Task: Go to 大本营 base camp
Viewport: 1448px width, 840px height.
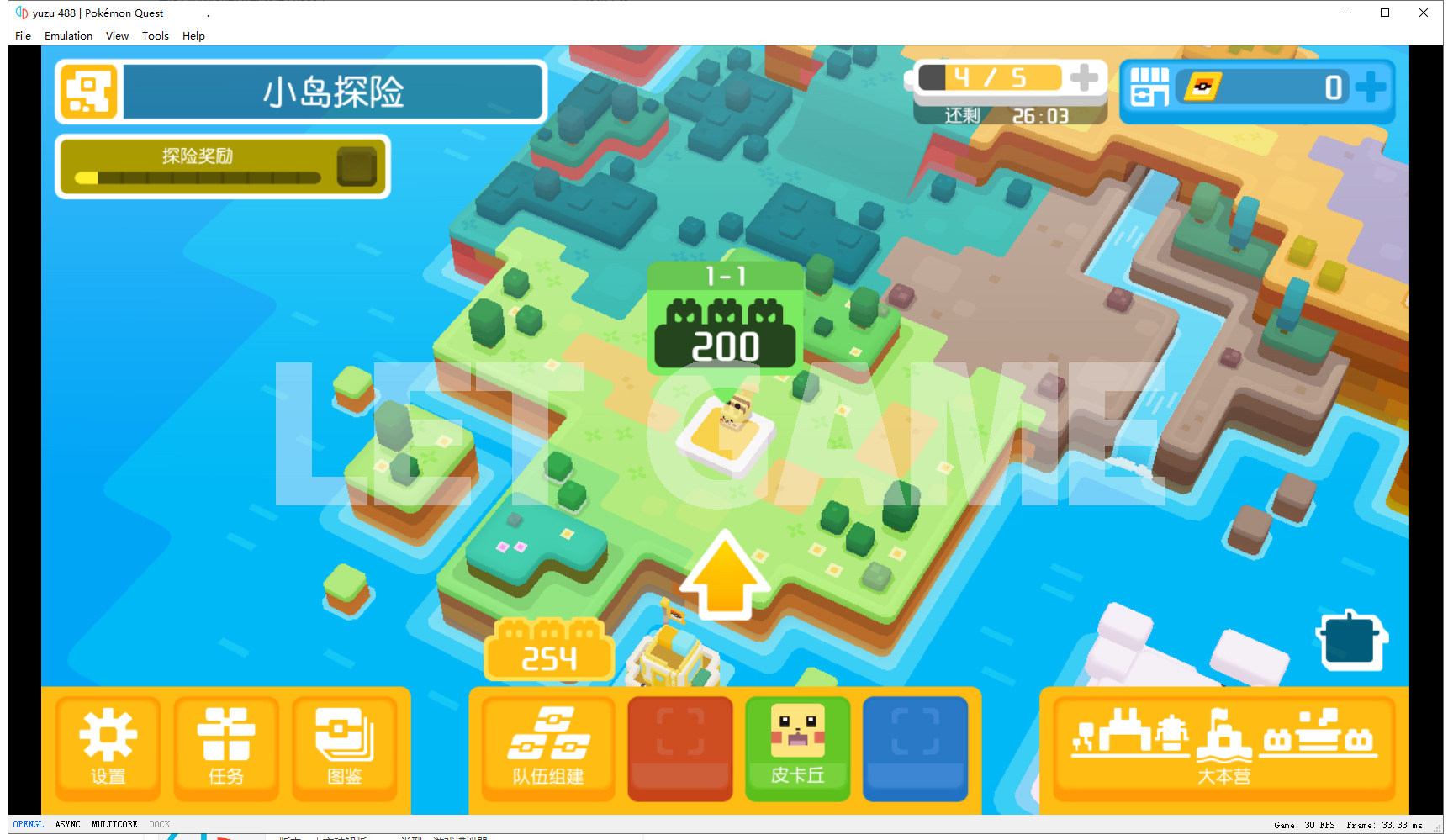Action: [x=1223, y=745]
